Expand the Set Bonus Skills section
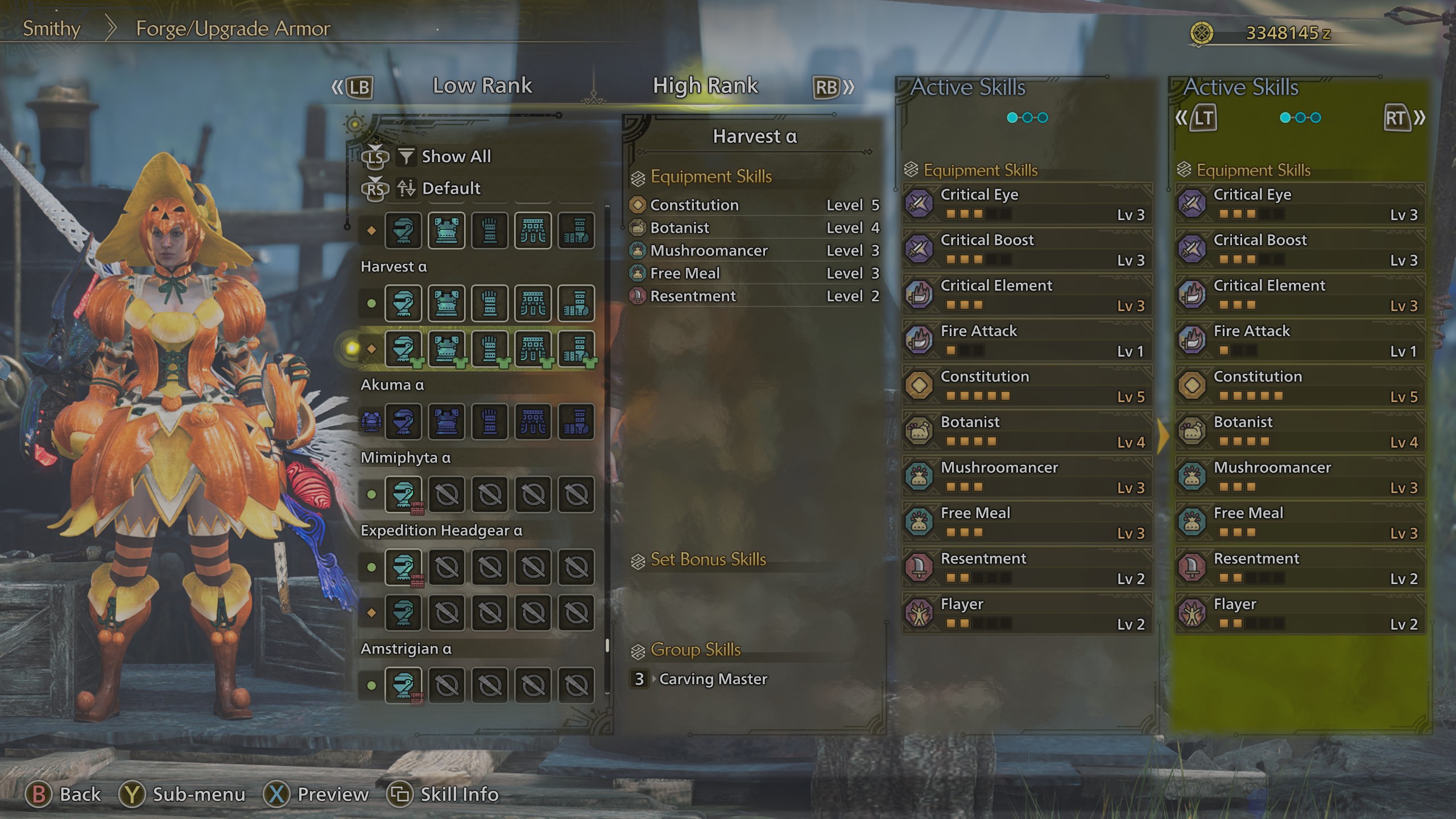1456x819 pixels. click(x=707, y=560)
